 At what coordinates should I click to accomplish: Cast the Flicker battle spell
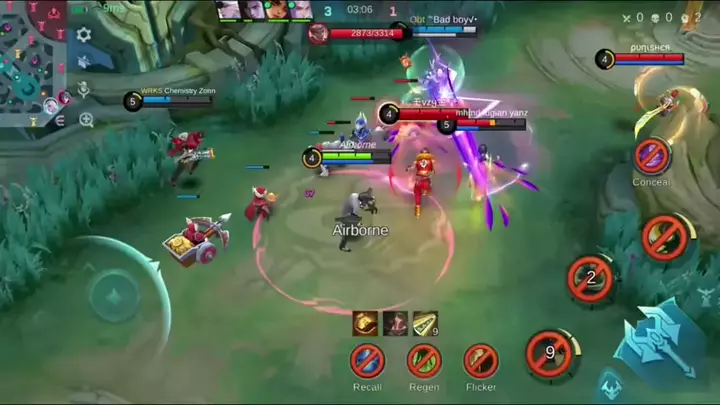481,360
